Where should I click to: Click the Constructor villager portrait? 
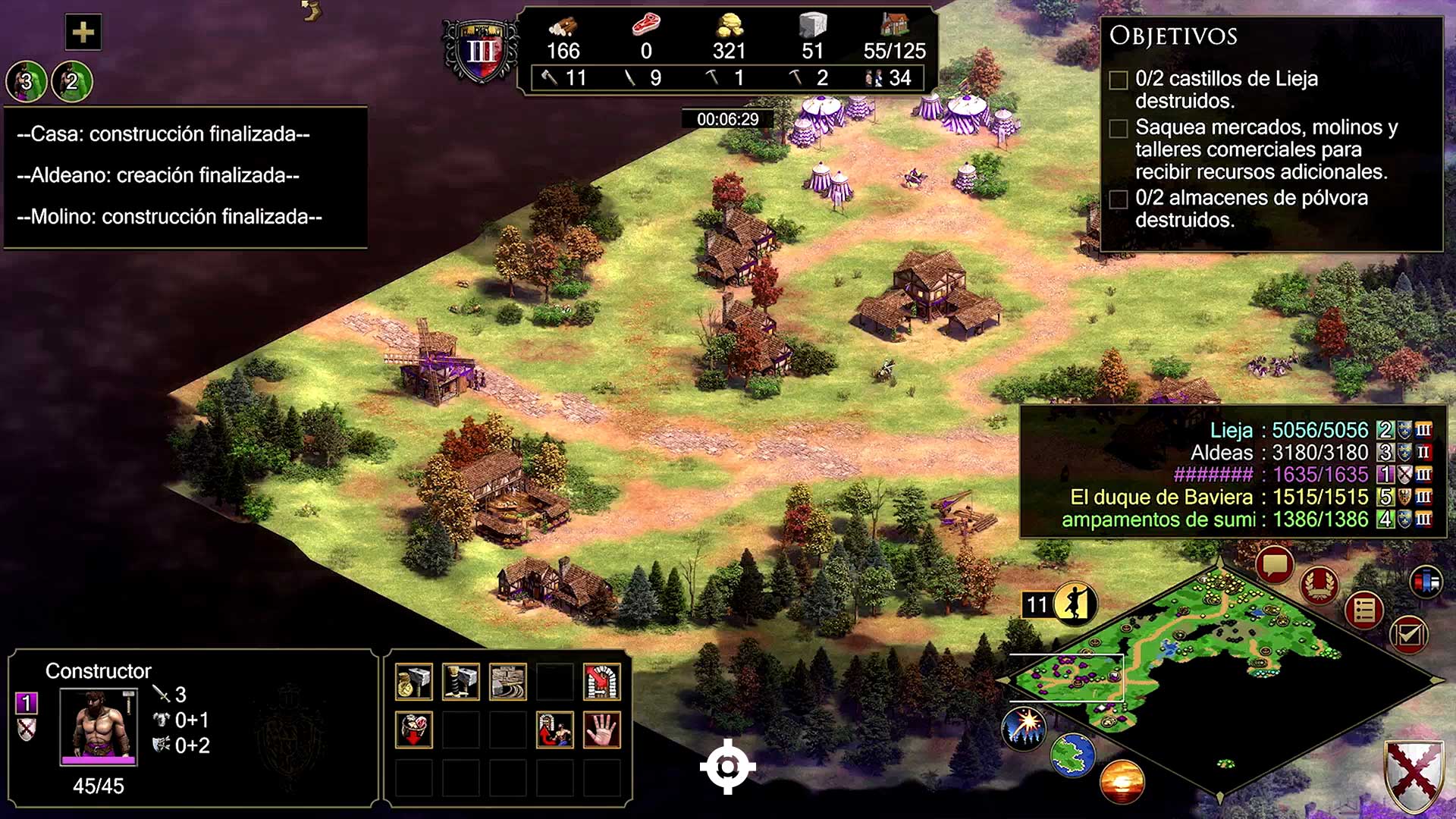coord(99,726)
